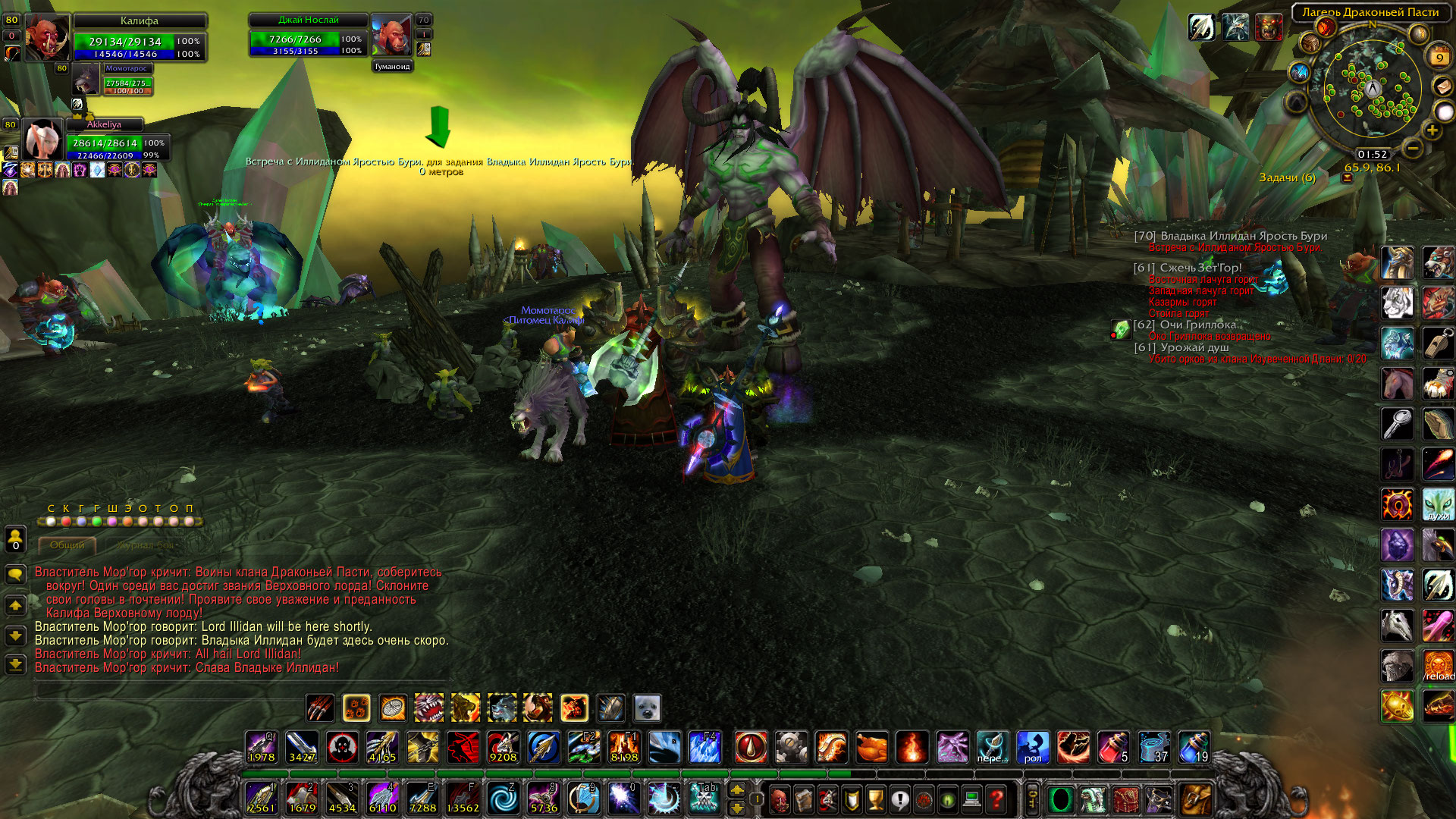
Task: Activate the seal pup pet bar icon
Action: tap(647, 708)
